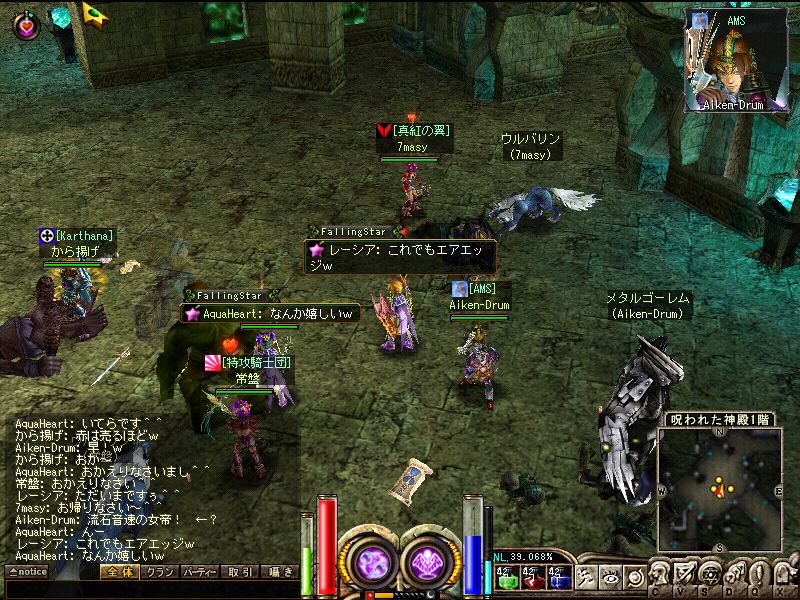
Task: Toggle the running figure icon
Action: [x=585, y=576]
